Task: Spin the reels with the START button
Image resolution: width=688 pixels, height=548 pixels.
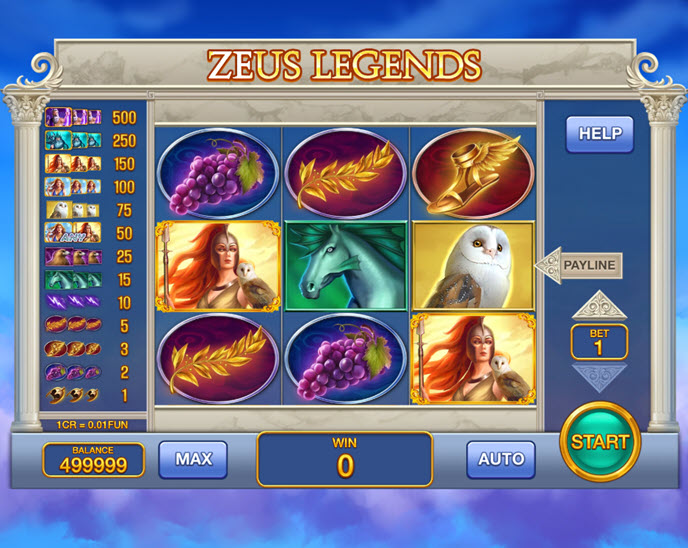Action: 600,441
